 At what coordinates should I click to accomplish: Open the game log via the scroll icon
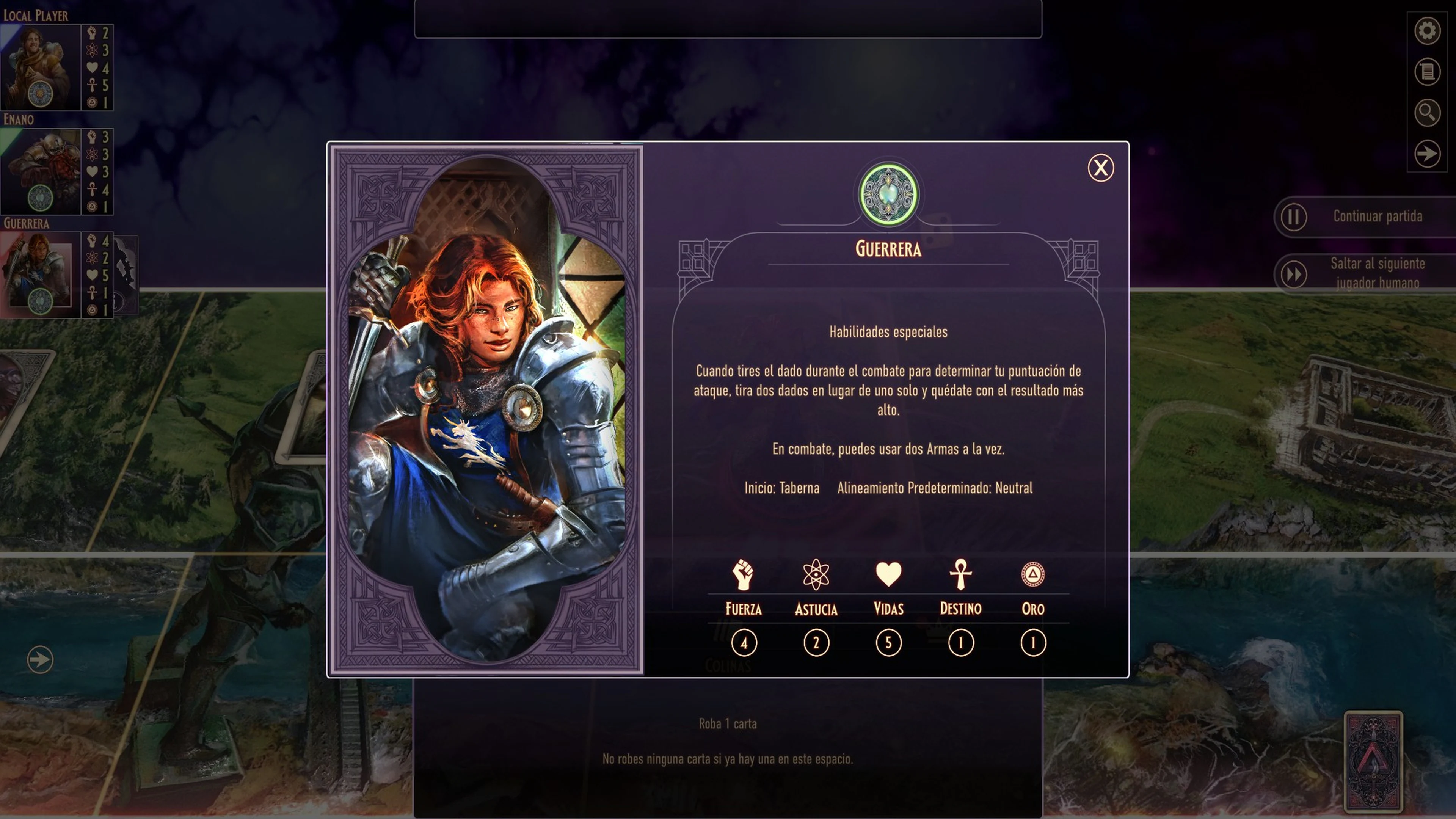click(x=1427, y=72)
